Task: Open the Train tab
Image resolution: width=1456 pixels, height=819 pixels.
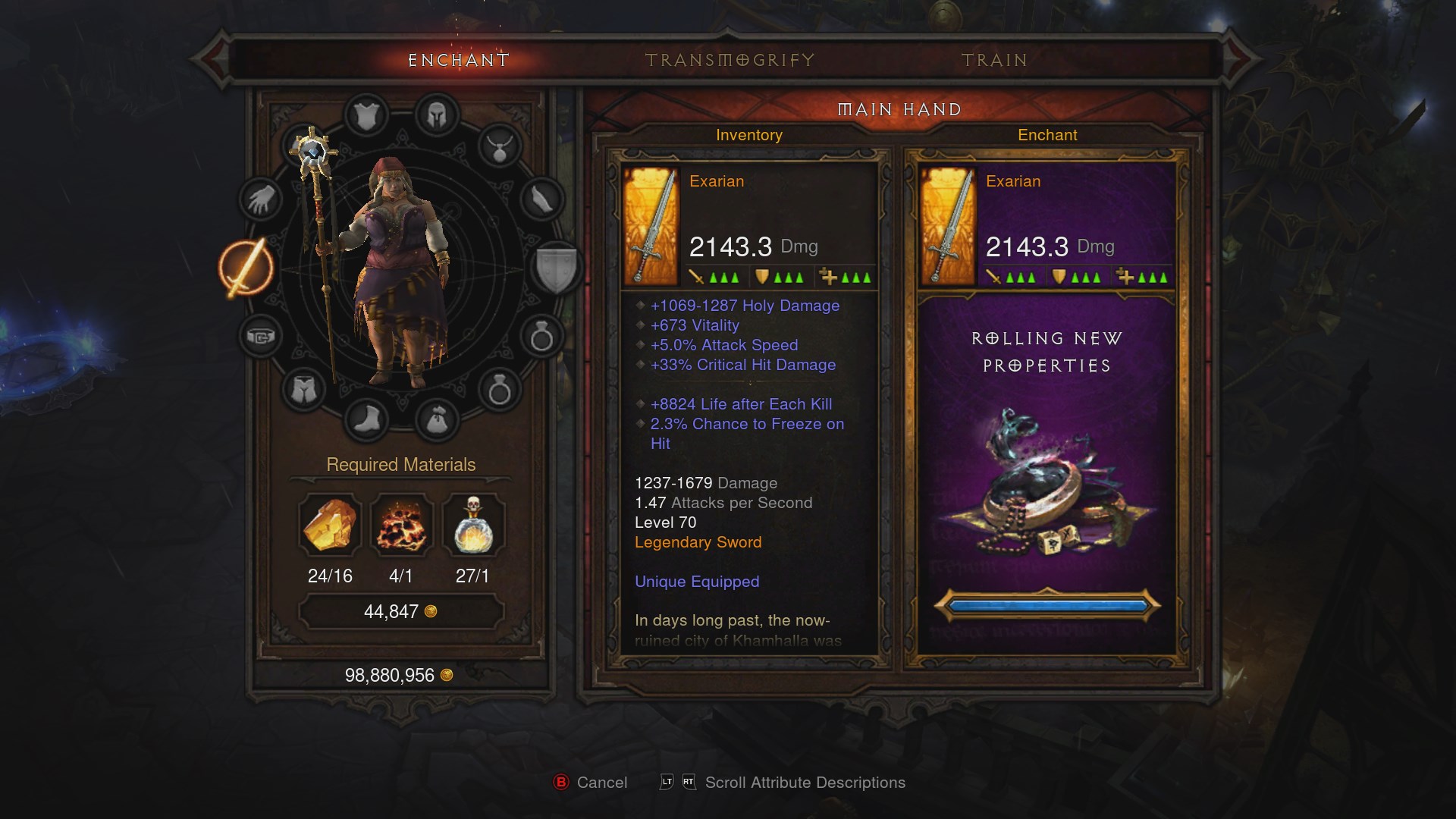Action: click(994, 60)
